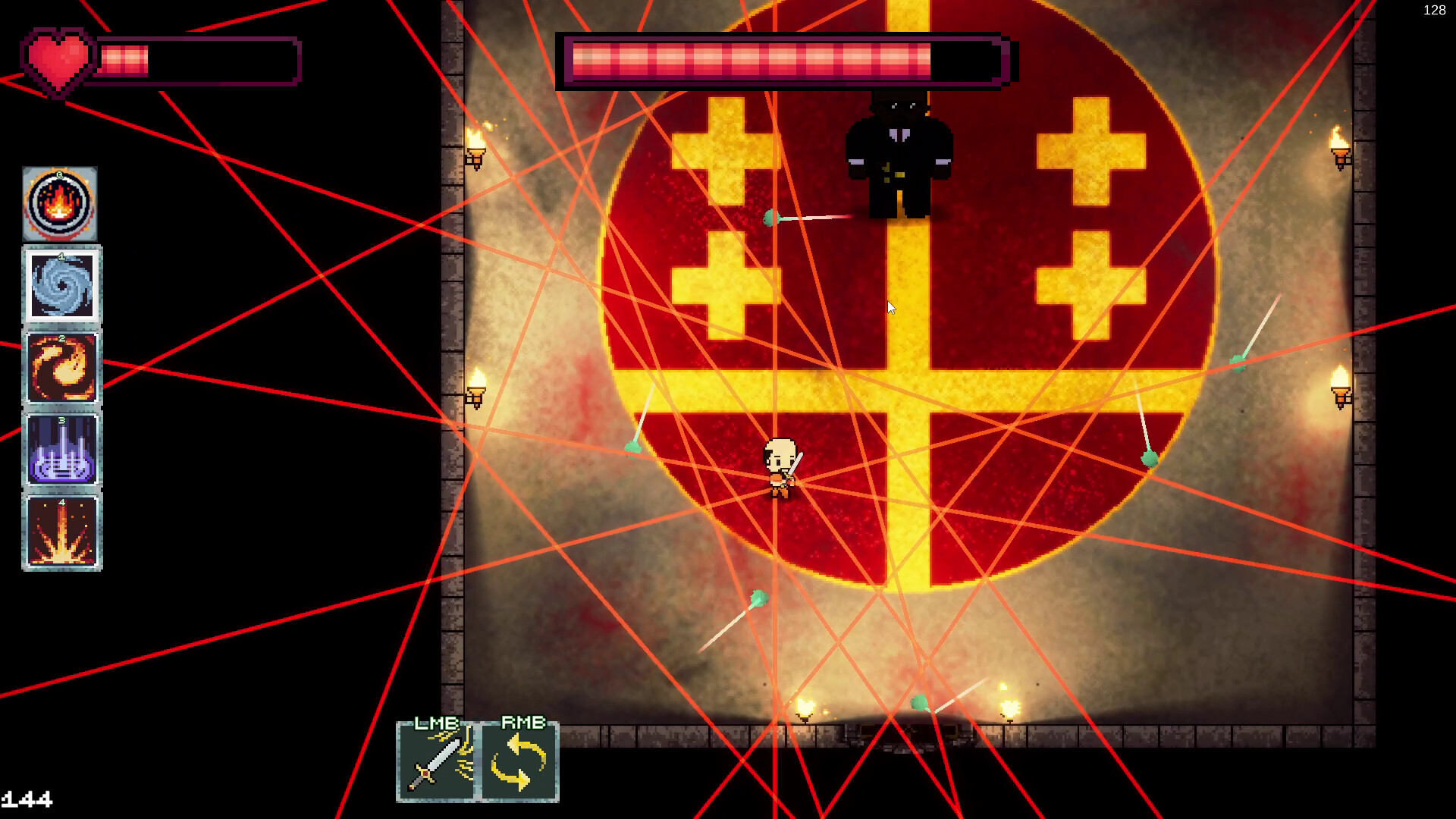Activate the gray whirlwind vortex ability

click(61, 286)
